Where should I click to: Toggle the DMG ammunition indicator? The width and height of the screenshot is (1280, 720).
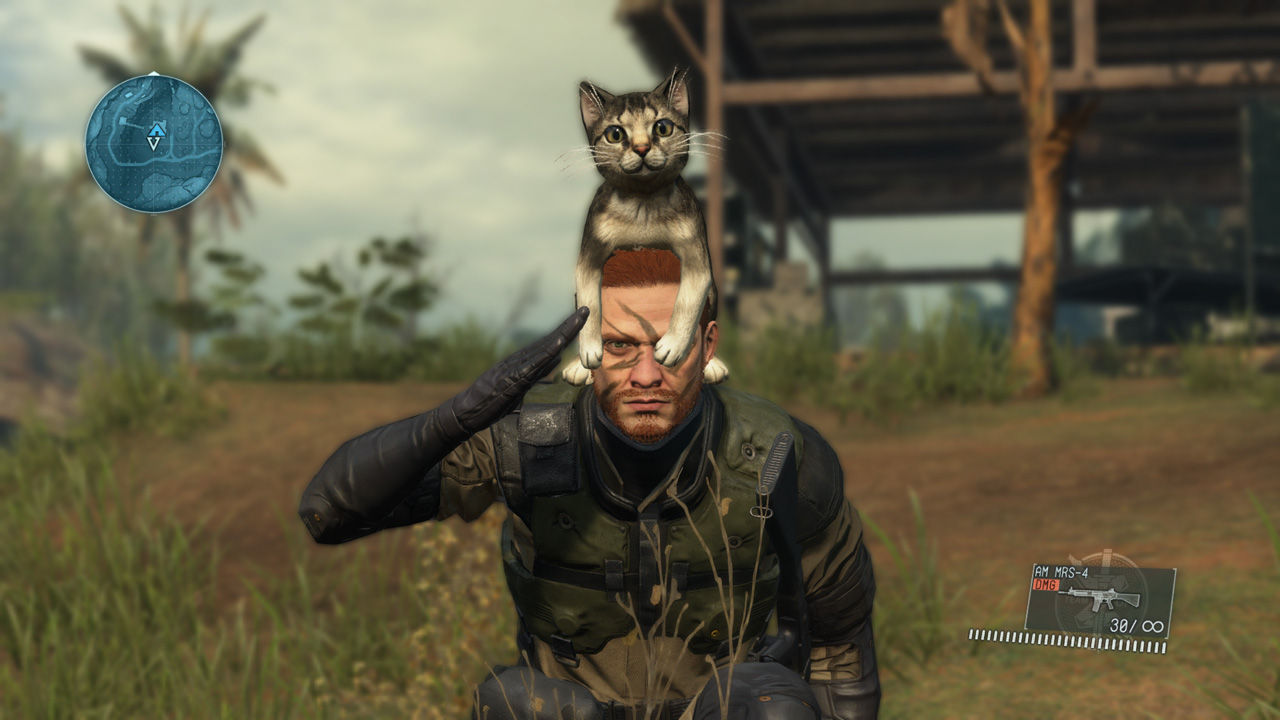coord(1046,584)
